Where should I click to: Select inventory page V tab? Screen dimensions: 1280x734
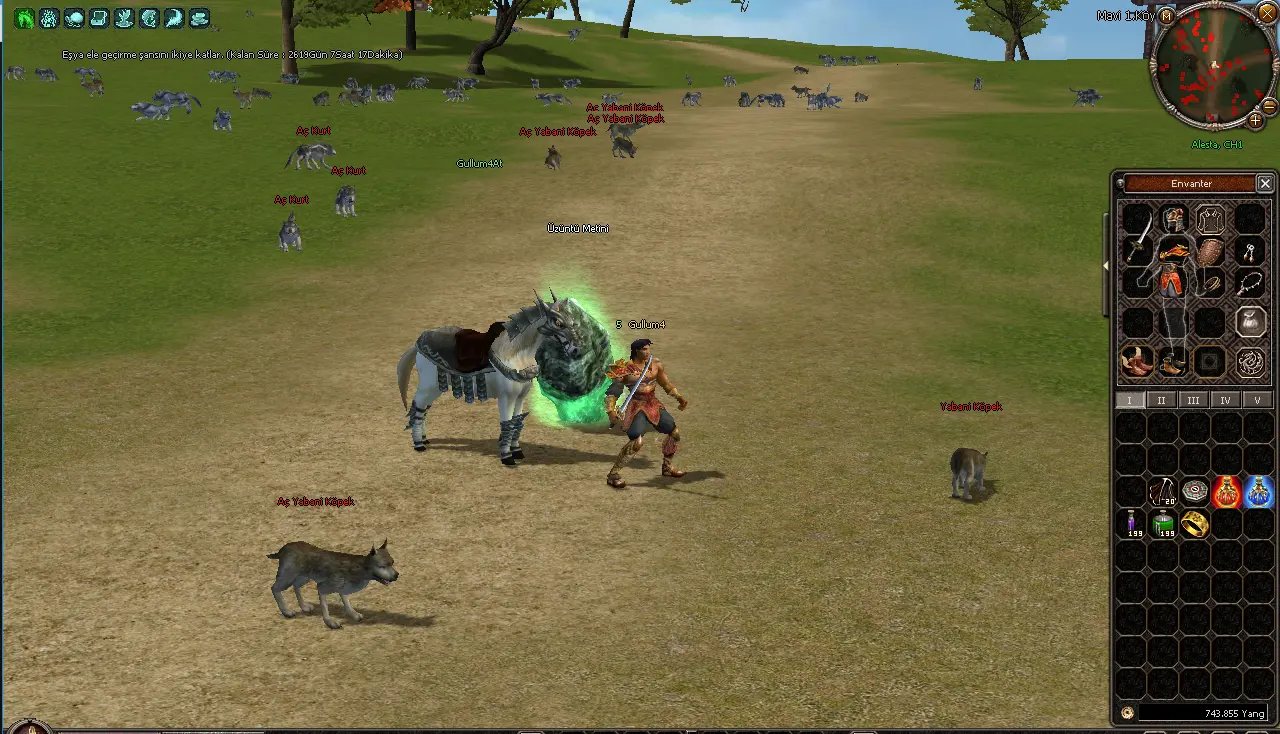(x=1257, y=400)
